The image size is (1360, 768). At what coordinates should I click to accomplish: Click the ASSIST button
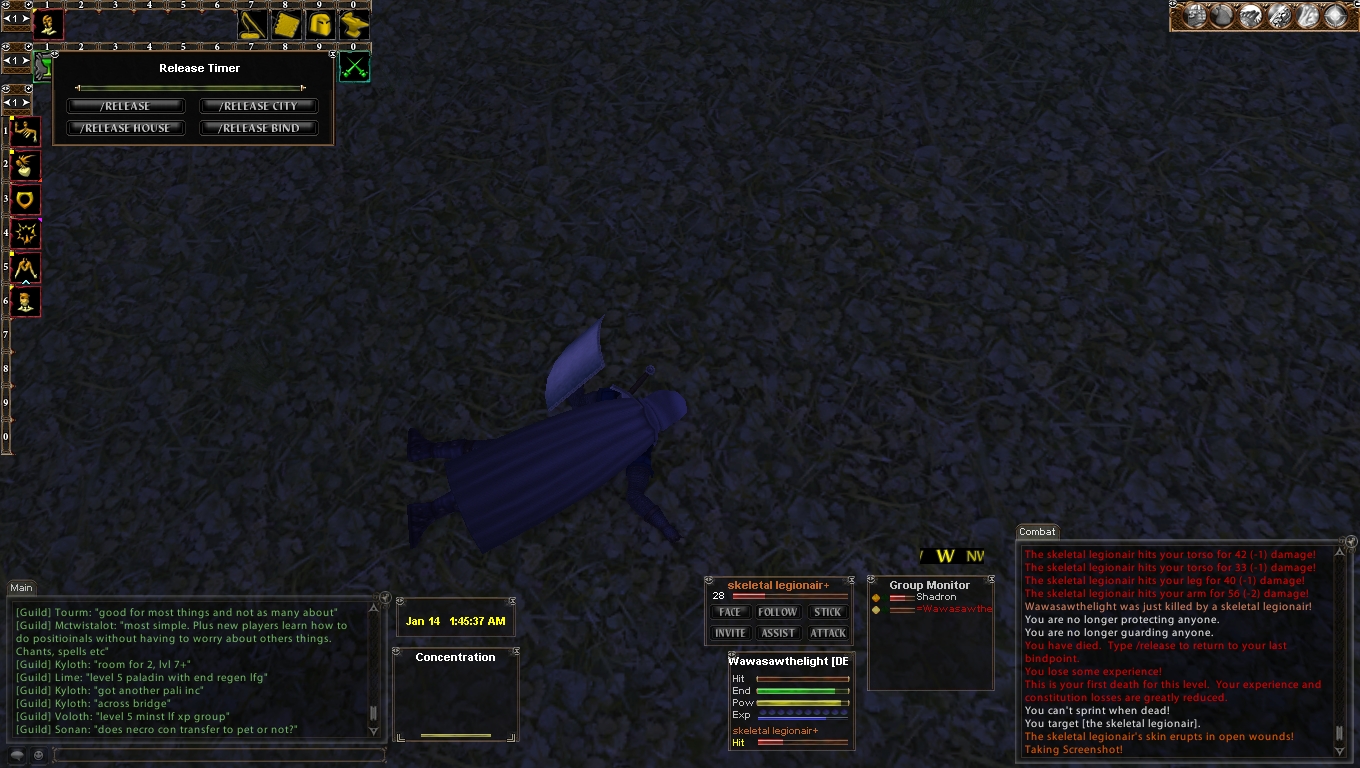point(777,633)
